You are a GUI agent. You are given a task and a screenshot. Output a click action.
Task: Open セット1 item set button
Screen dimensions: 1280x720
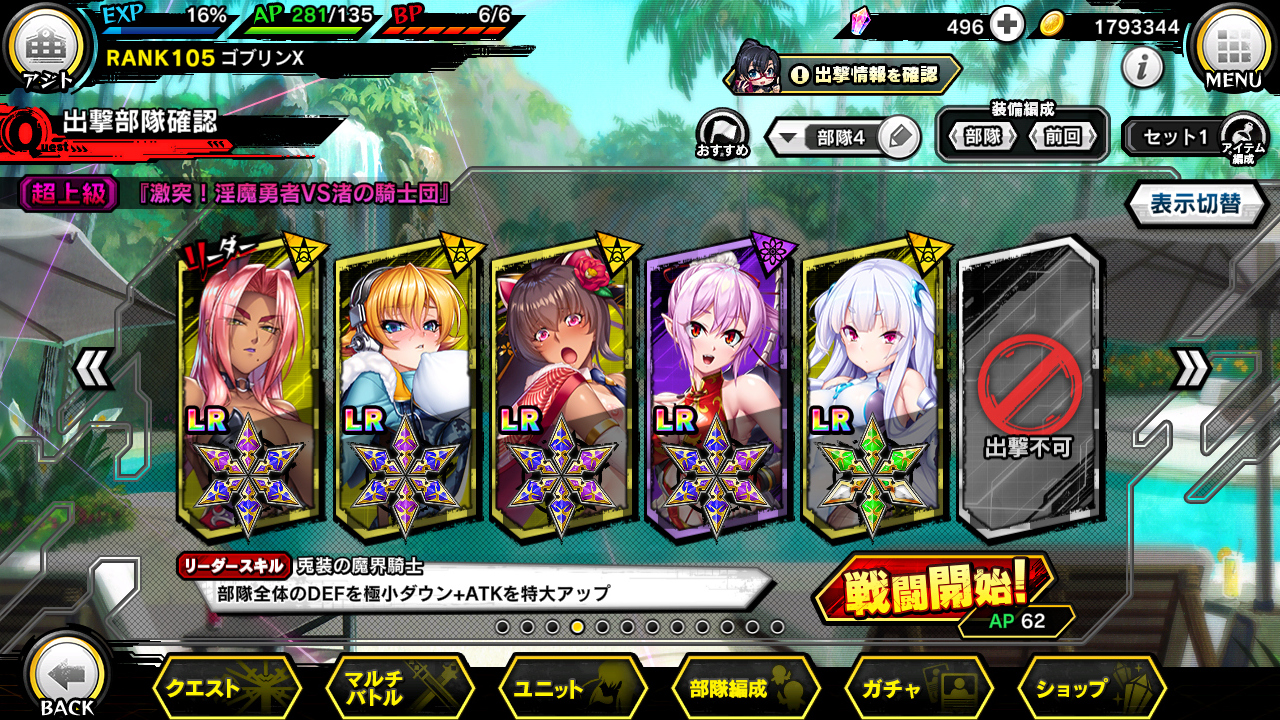[x=1175, y=137]
